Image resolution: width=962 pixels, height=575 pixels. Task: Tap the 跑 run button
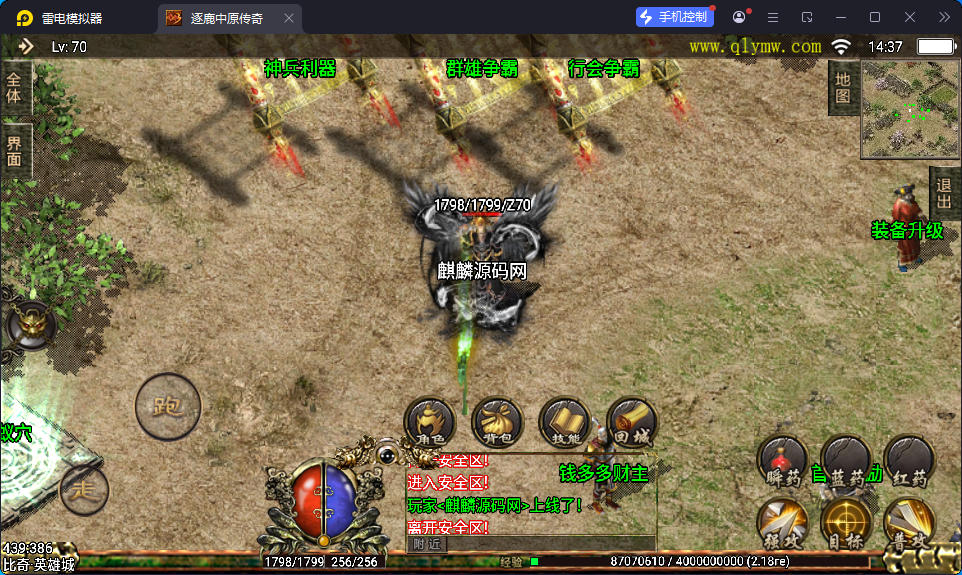168,407
